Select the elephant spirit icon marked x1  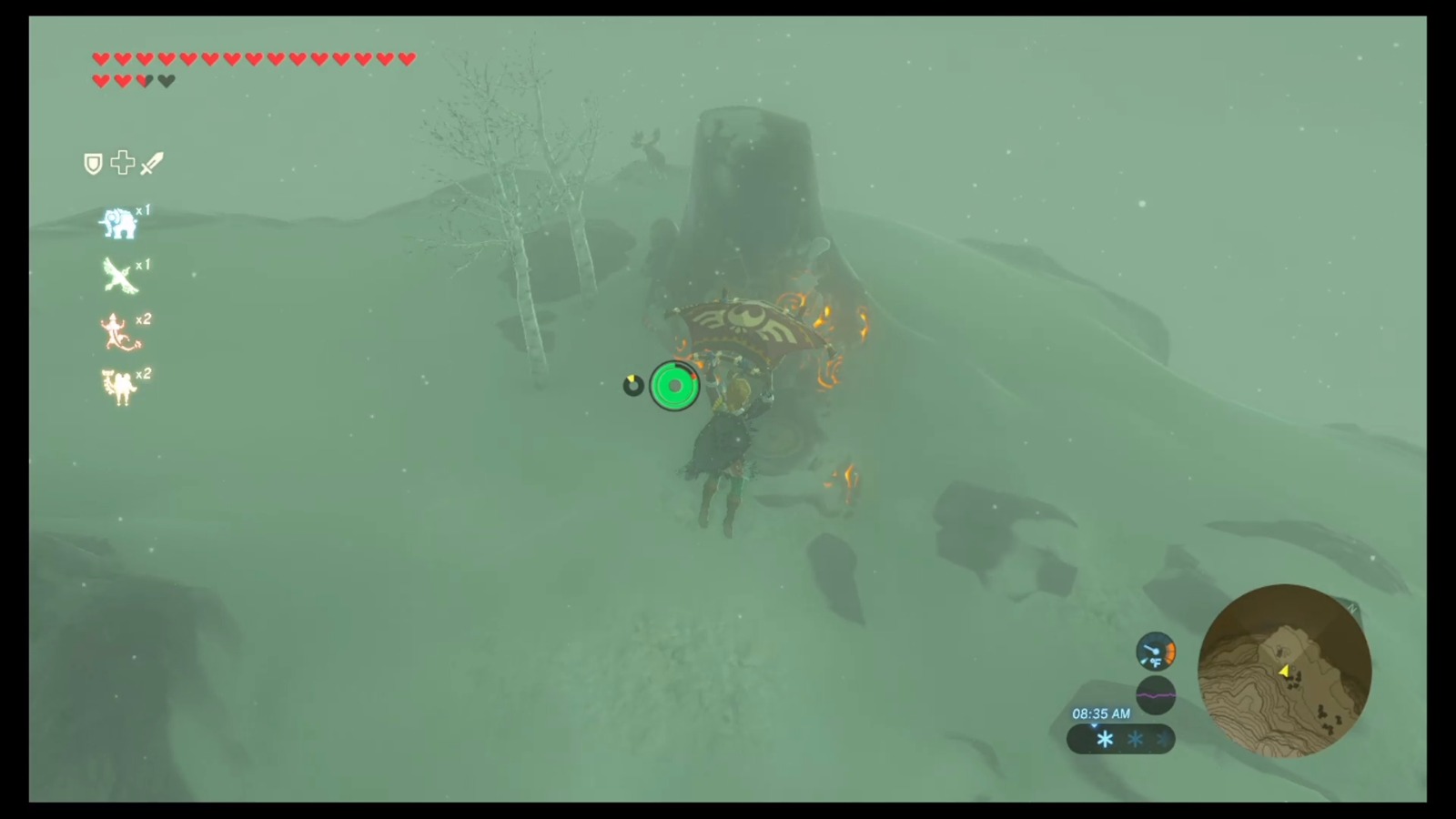[118, 224]
